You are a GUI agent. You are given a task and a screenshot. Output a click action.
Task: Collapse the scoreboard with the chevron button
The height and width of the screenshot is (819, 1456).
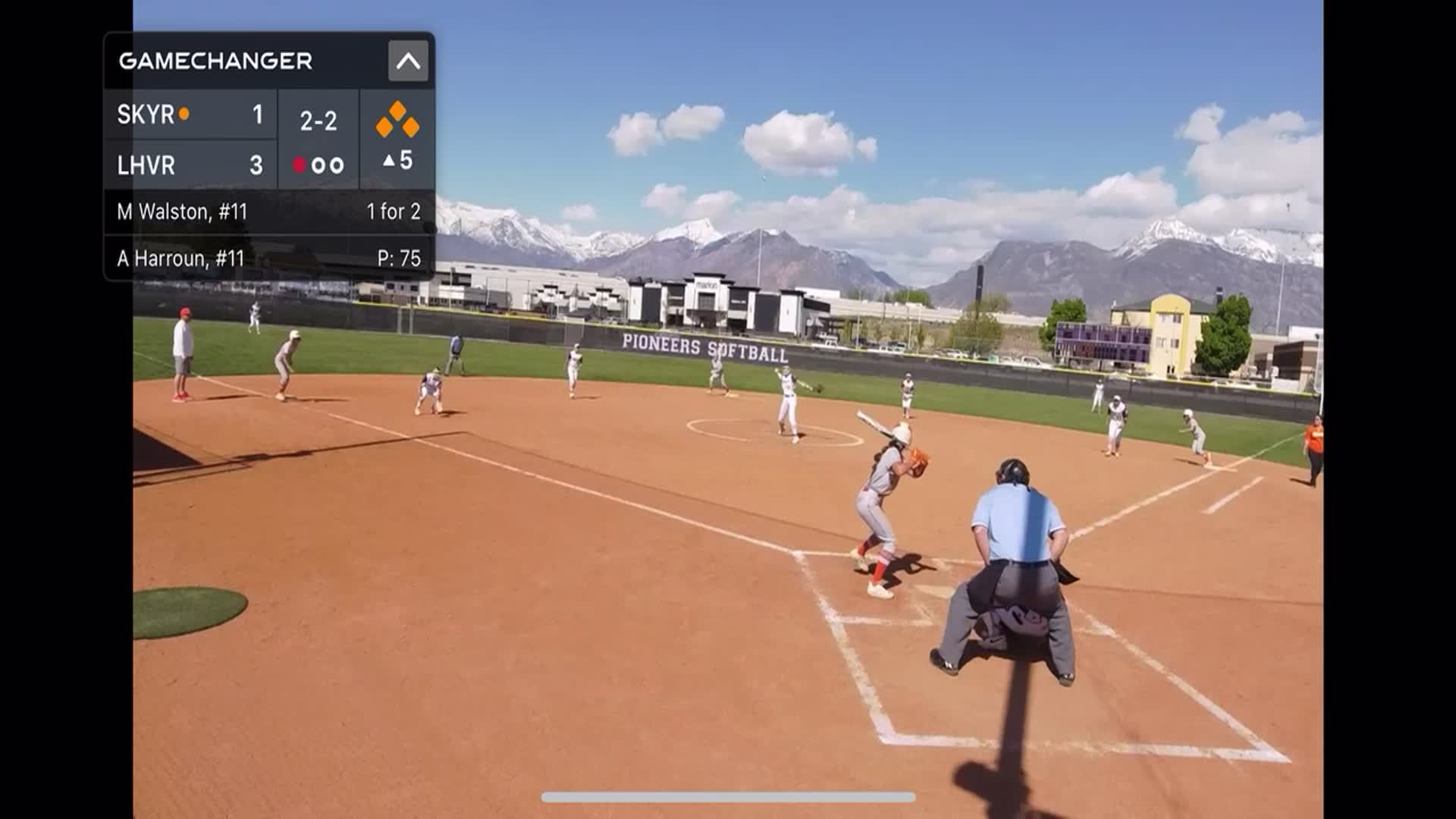pos(407,61)
